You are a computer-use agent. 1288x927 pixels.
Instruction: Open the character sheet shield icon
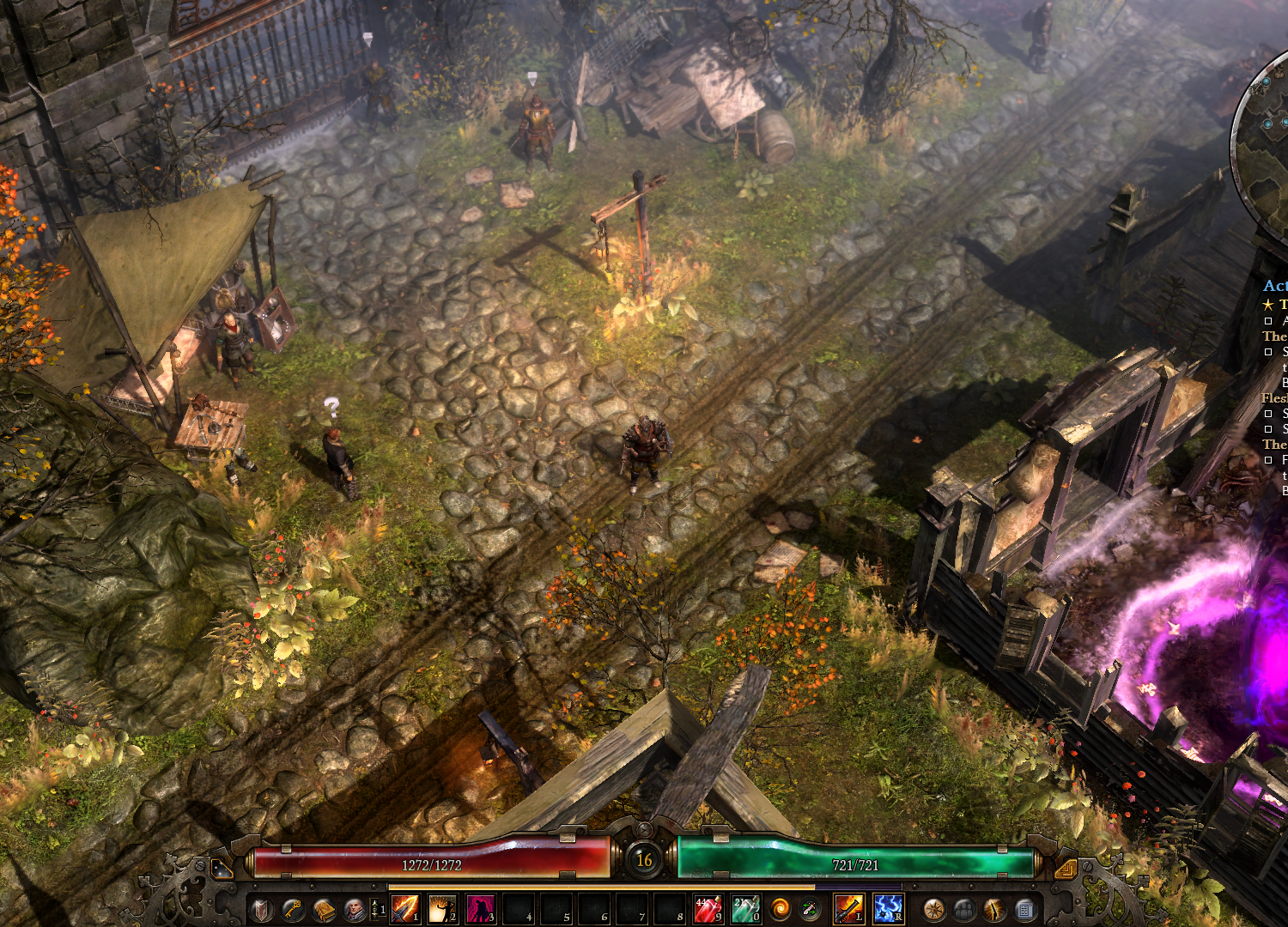(x=263, y=909)
